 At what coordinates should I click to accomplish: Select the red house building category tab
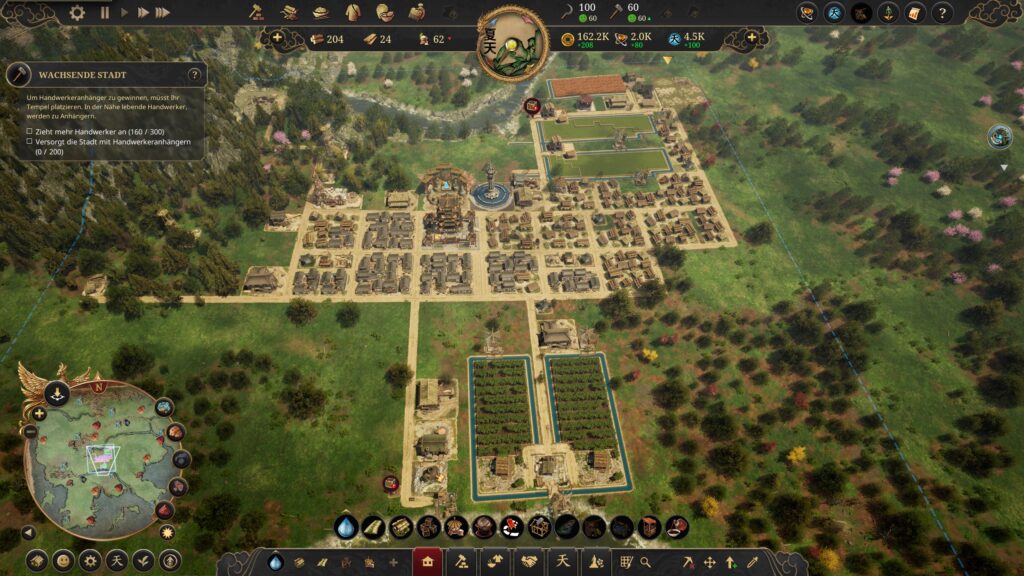[x=428, y=562]
